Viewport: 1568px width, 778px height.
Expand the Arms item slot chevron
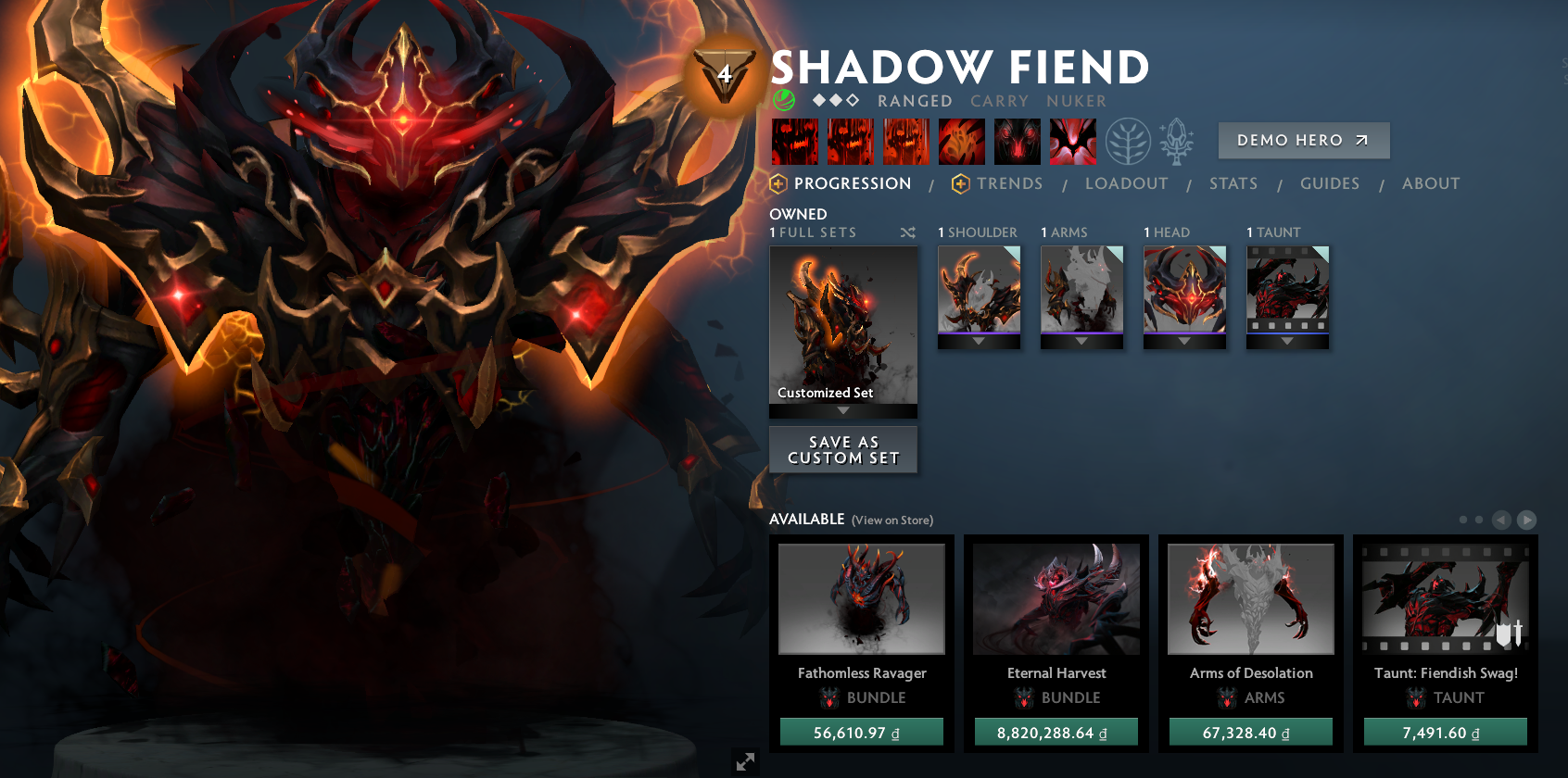[1081, 340]
